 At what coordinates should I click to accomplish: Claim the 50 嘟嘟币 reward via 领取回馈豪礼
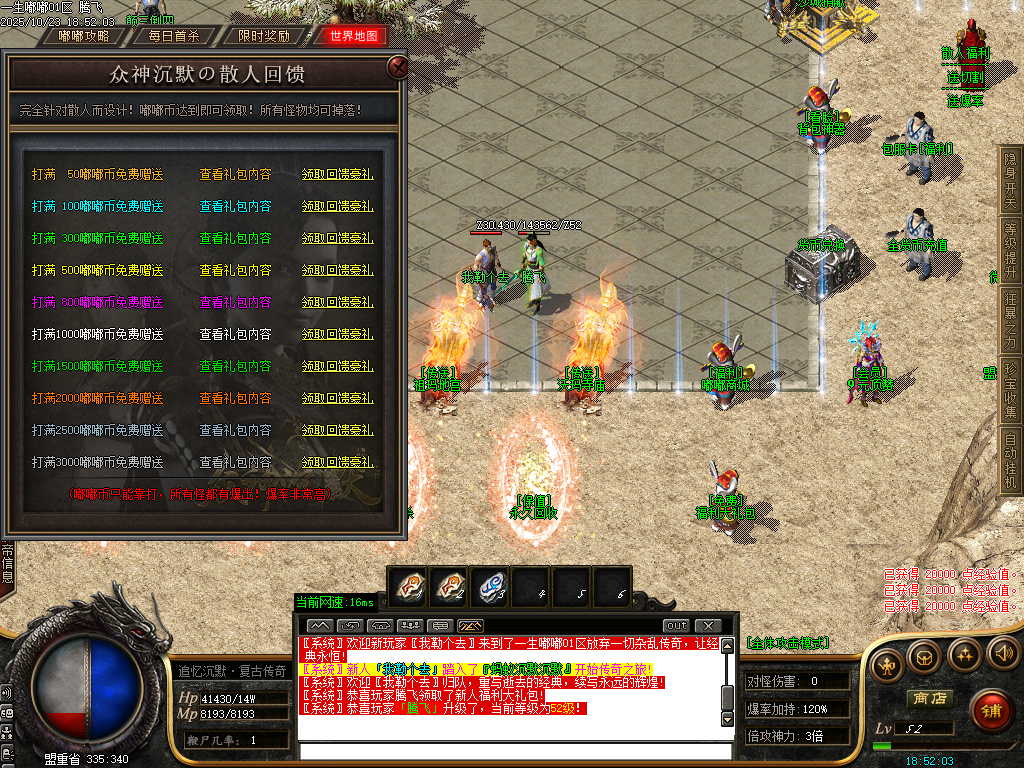click(337, 174)
